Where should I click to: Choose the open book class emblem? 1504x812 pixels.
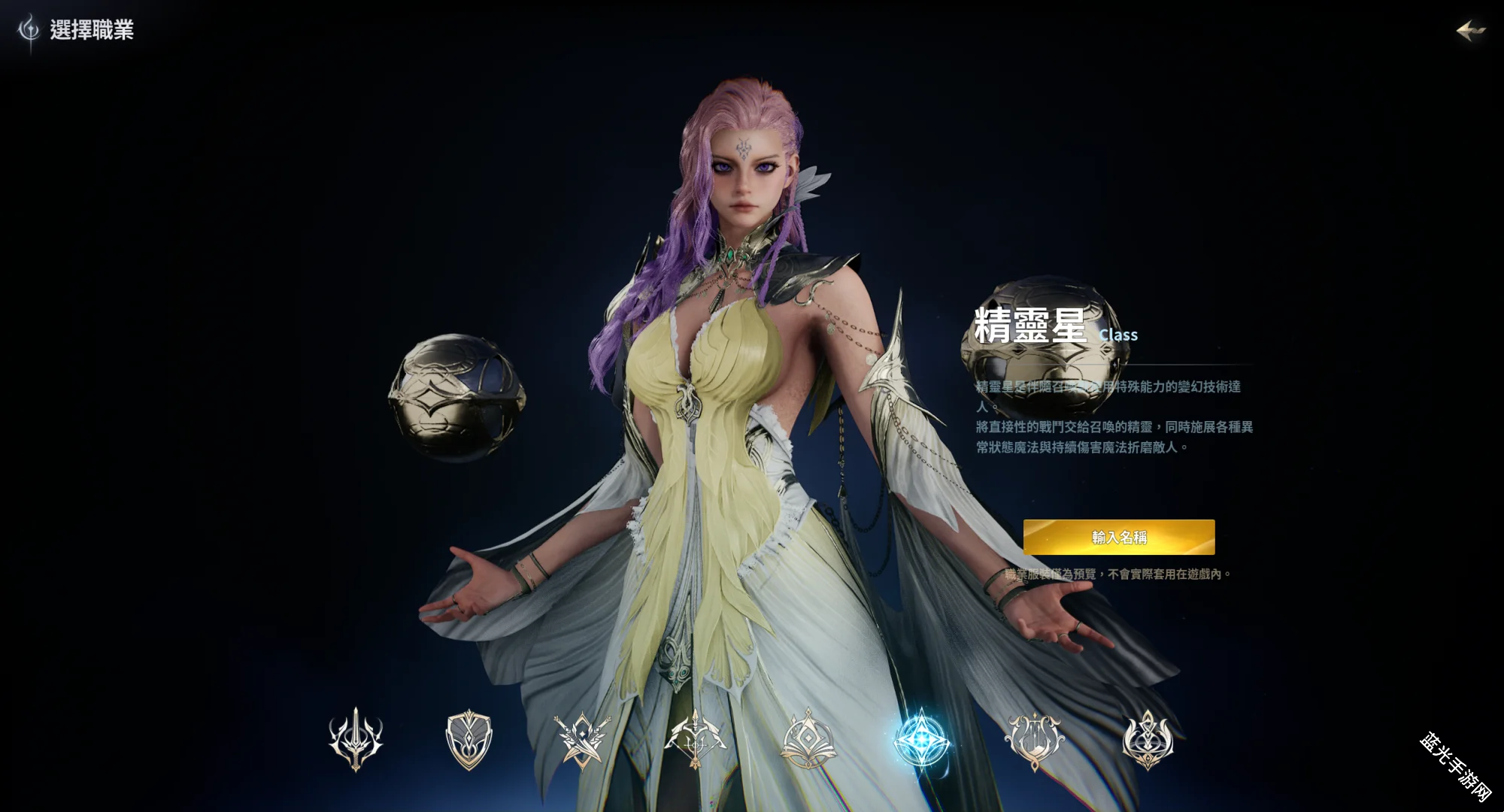click(x=808, y=739)
